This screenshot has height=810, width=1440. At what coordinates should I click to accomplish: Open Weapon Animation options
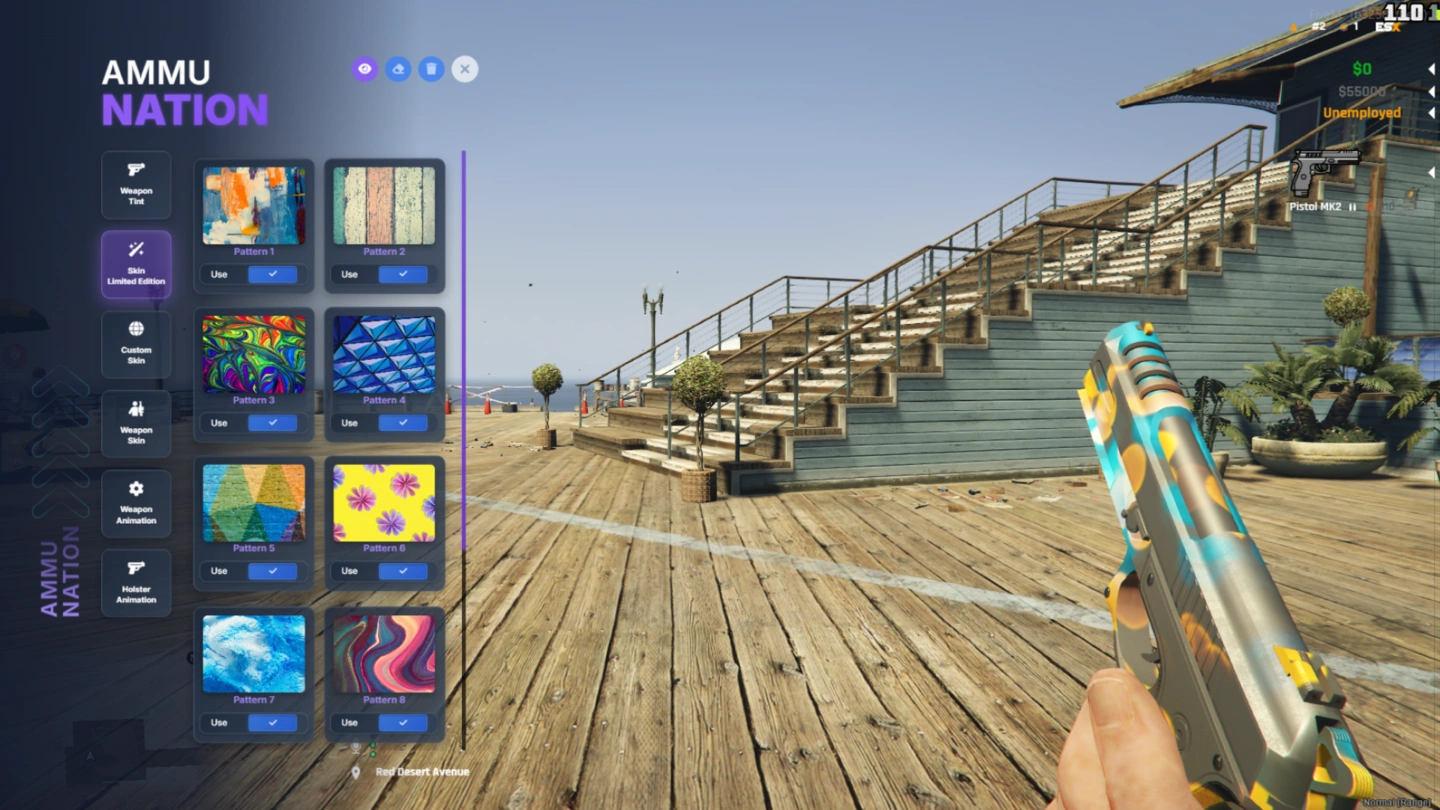click(x=136, y=504)
